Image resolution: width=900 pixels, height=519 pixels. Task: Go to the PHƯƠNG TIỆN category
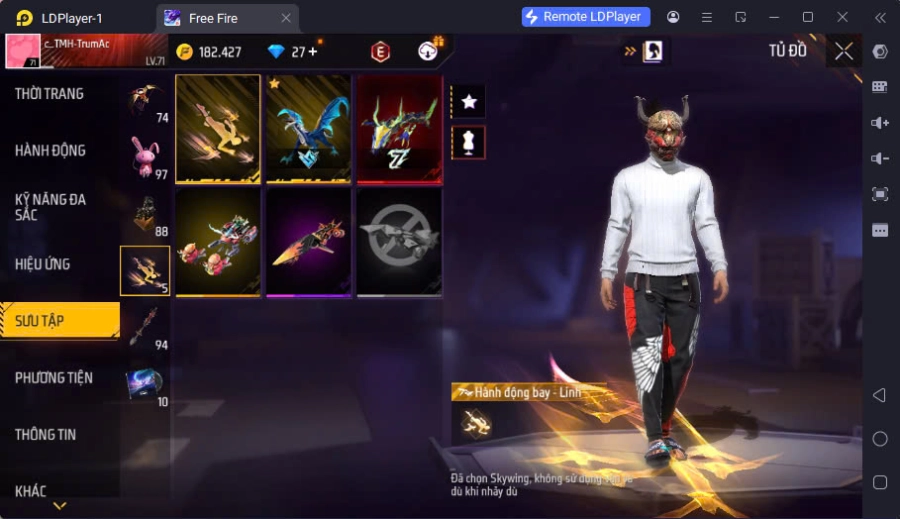click(x=53, y=378)
